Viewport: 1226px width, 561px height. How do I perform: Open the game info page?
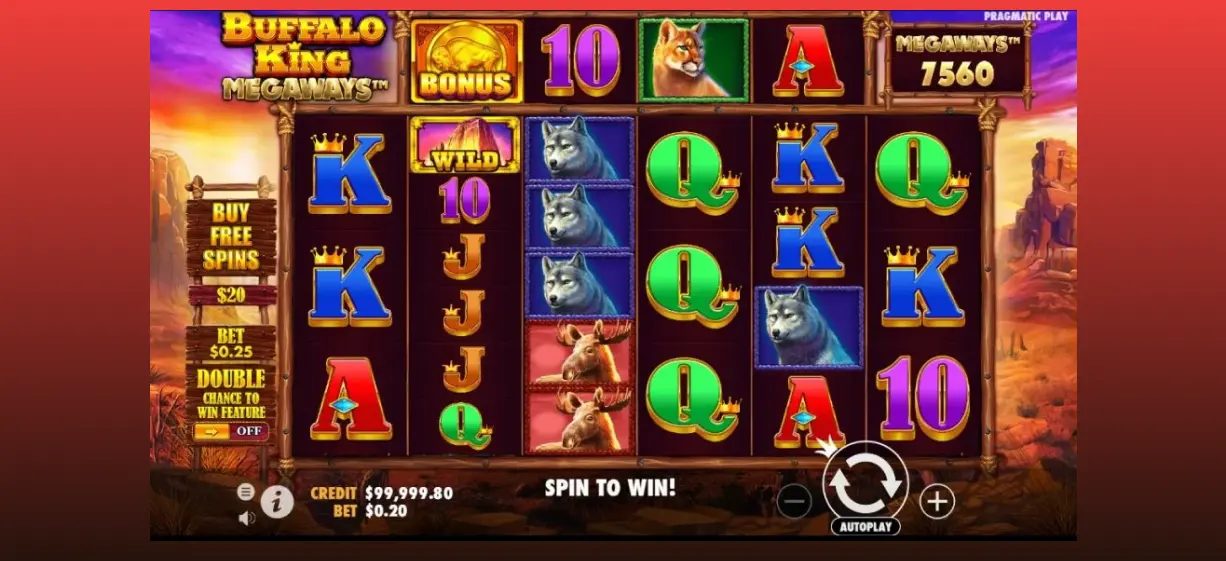point(278,501)
